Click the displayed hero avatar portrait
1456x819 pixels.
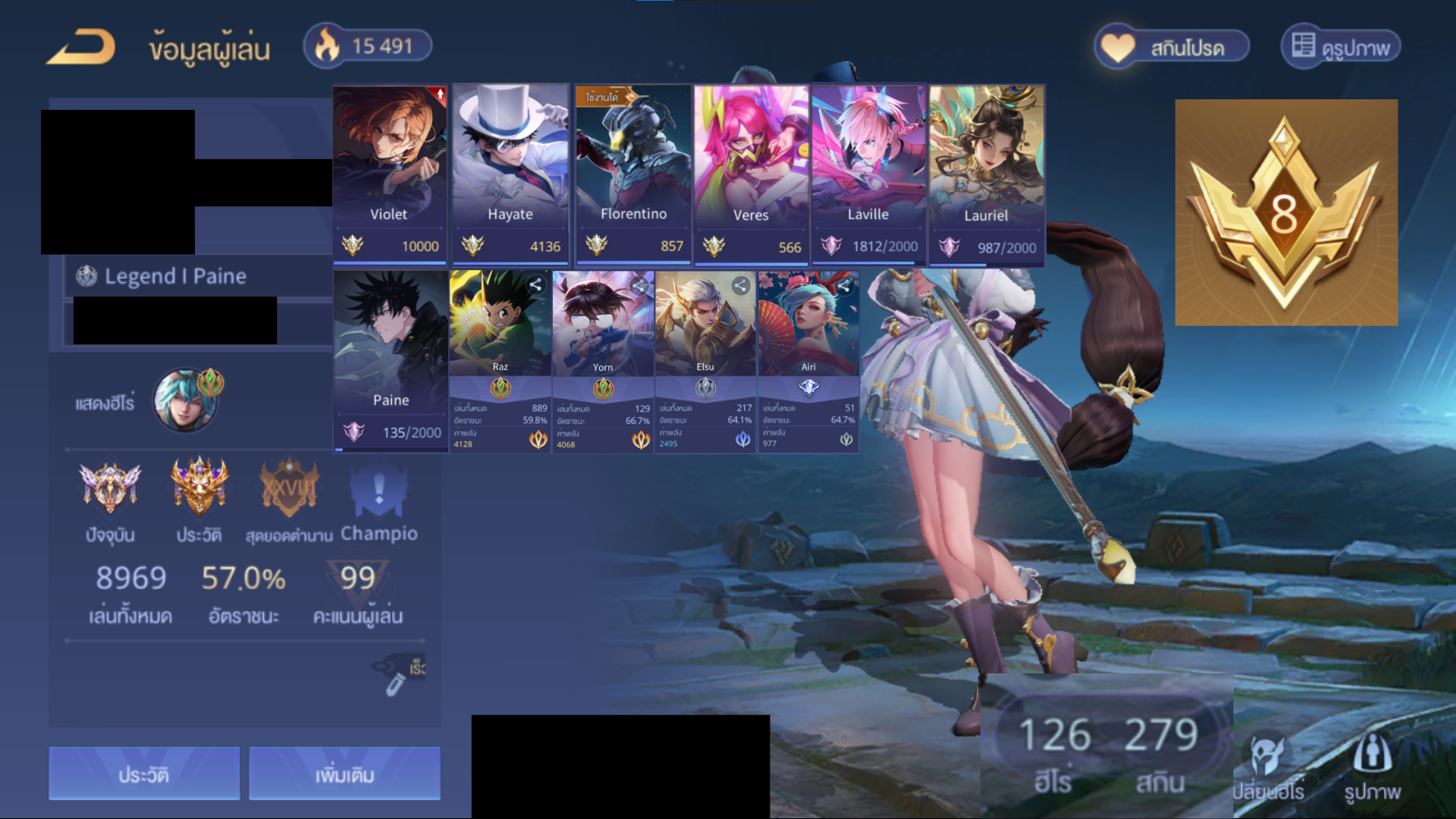click(x=185, y=400)
